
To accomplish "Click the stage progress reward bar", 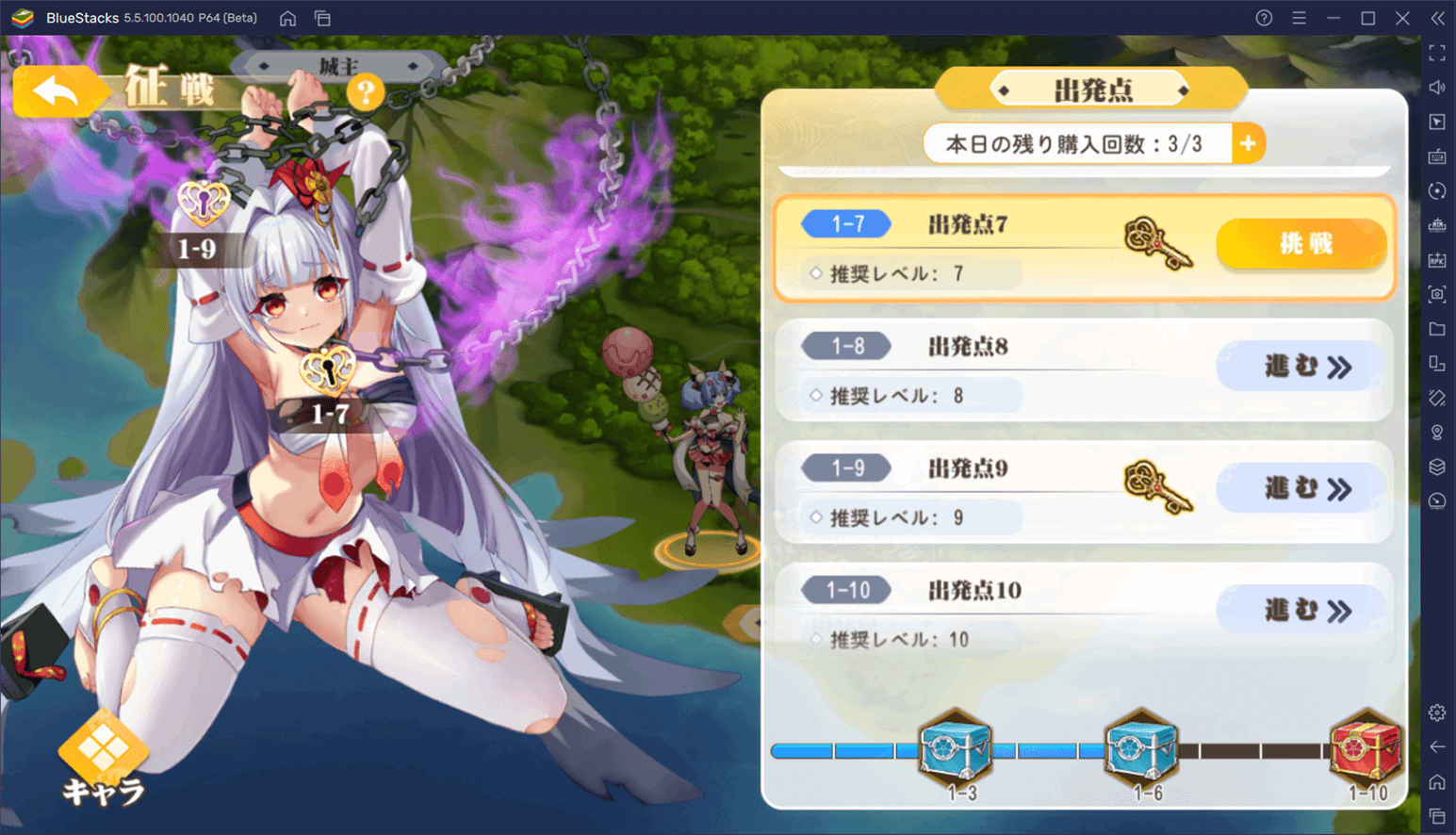I will [x=1037, y=751].
